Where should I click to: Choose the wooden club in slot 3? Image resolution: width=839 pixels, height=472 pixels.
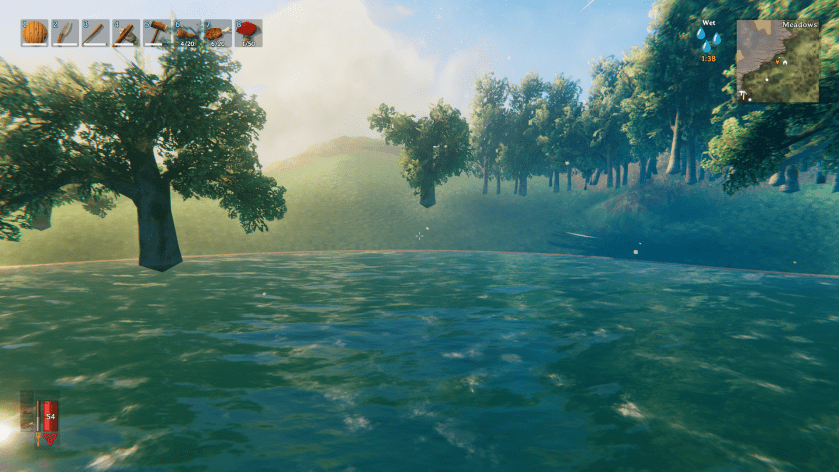pos(95,33)
